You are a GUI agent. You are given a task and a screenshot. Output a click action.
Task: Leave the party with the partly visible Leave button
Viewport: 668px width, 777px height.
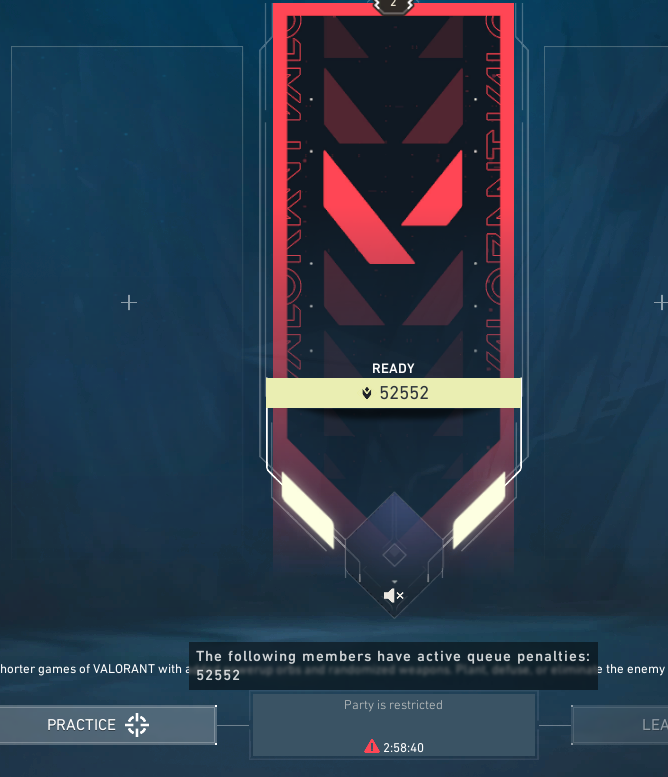pos(622,725)
